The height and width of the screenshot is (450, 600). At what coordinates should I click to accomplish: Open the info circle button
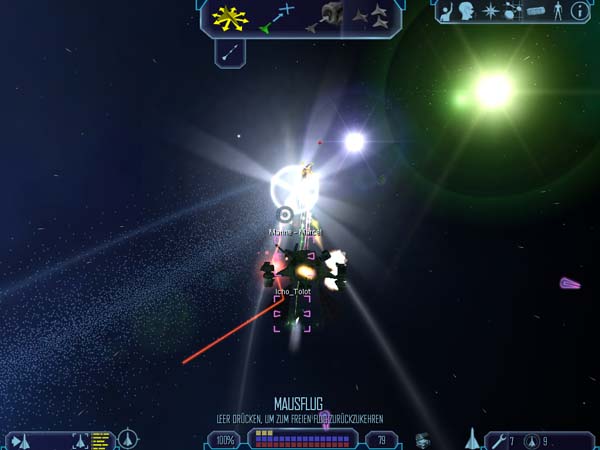click(x=579, y=11)
